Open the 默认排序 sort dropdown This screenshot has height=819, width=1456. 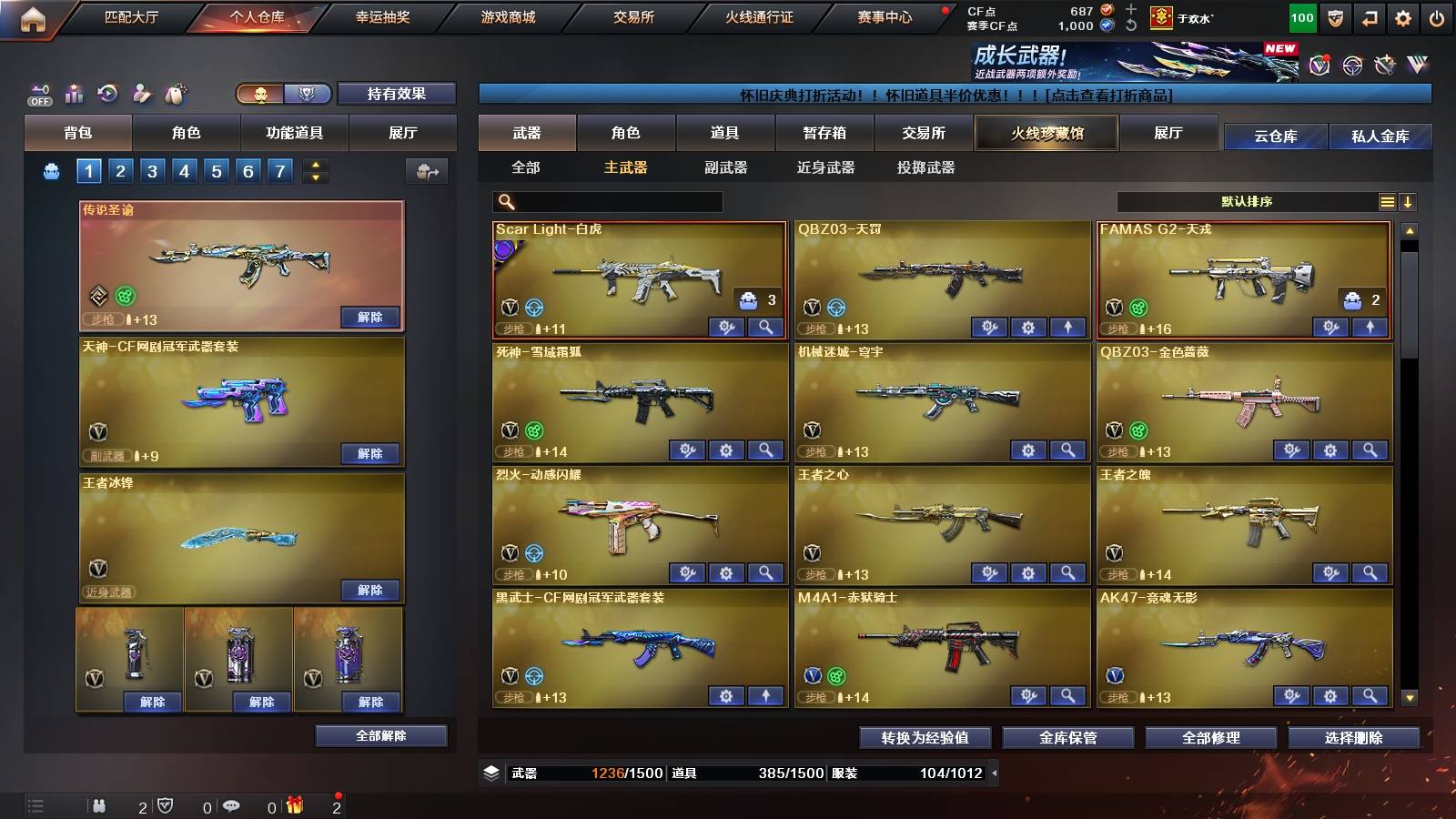point(1247,201)
